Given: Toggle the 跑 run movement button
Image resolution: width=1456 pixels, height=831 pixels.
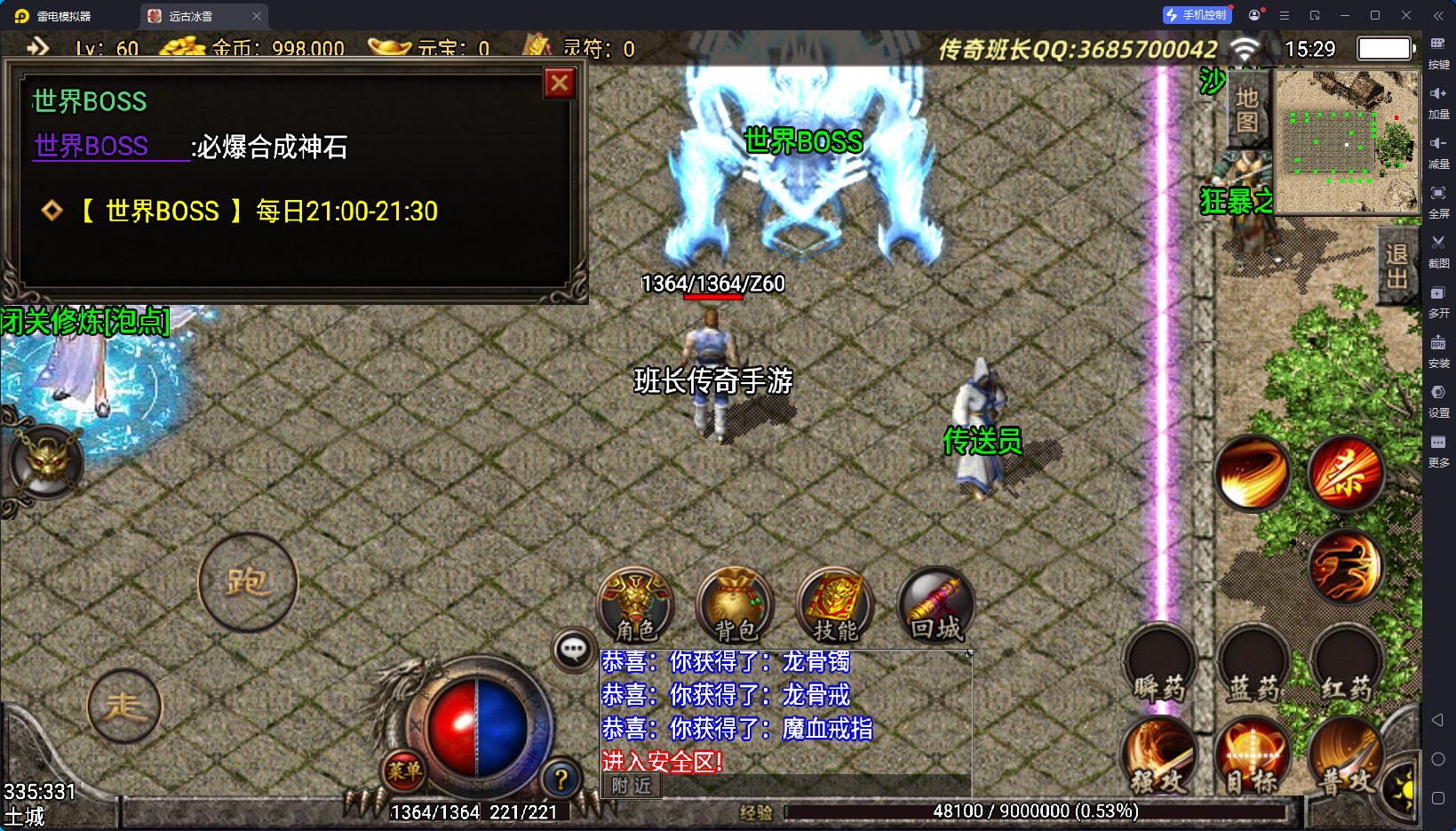Looking at the screenshot, I should click(x=248, y=583).
